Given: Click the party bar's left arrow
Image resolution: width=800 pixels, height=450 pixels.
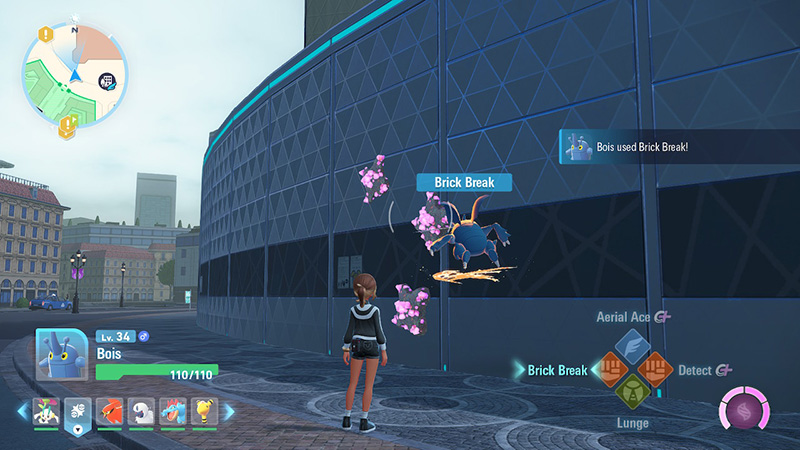Looking at the screenshot, I should pyautogui.click(x=23, y=411).
